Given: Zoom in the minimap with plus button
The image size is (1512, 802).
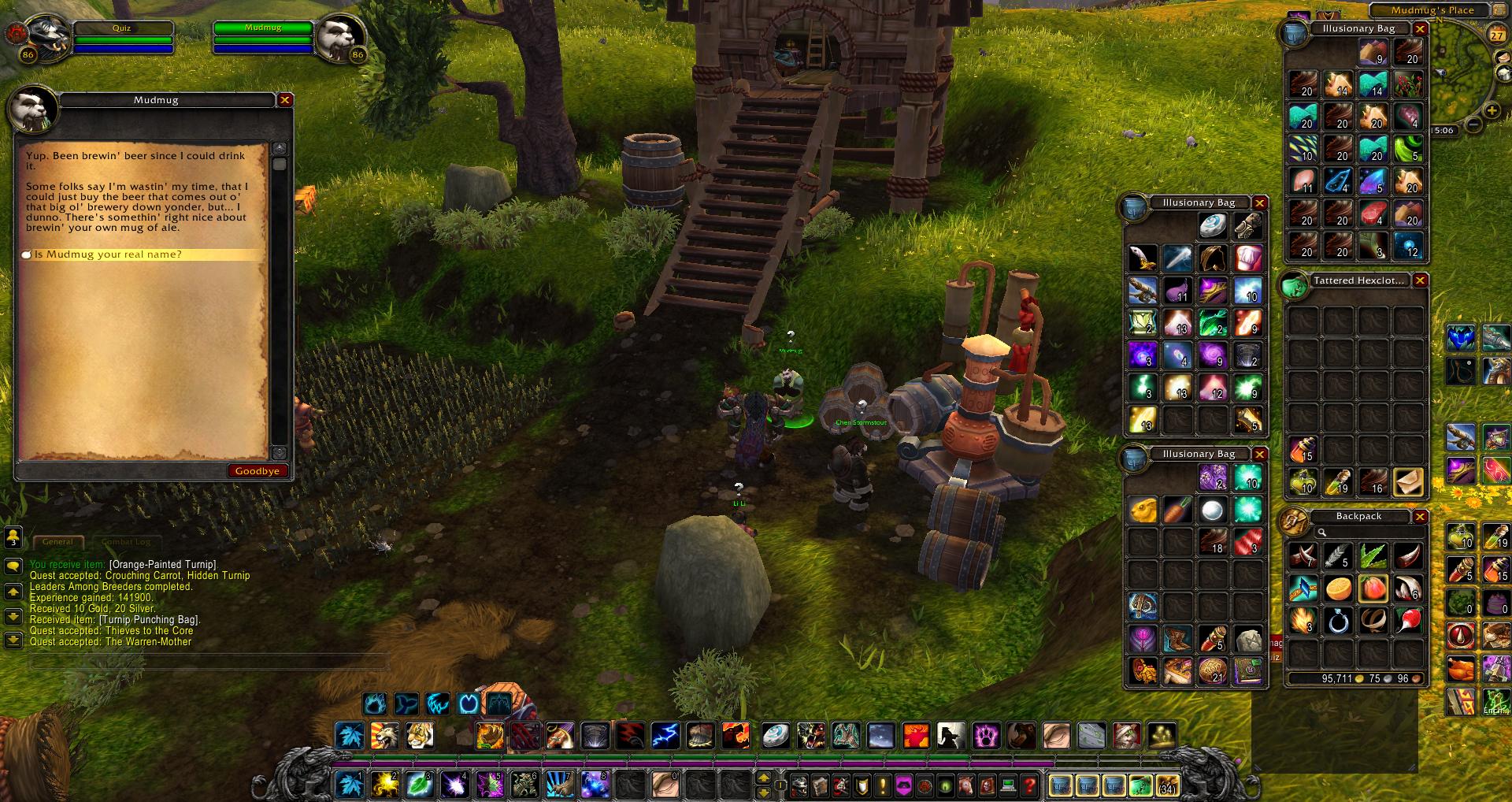Looking at the screenshot, I should pos(1492,110).
